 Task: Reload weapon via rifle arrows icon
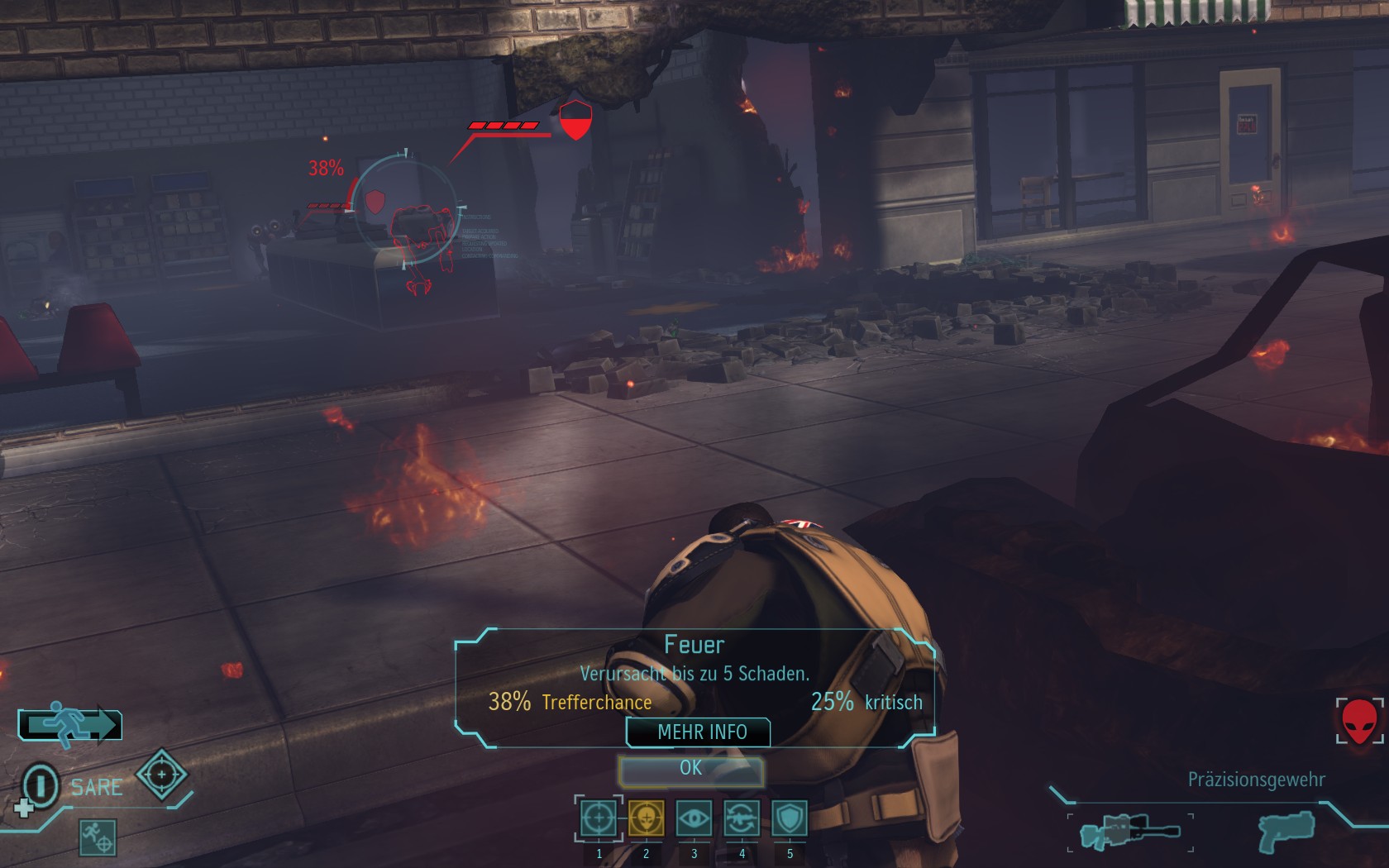(x=742, y=818)
